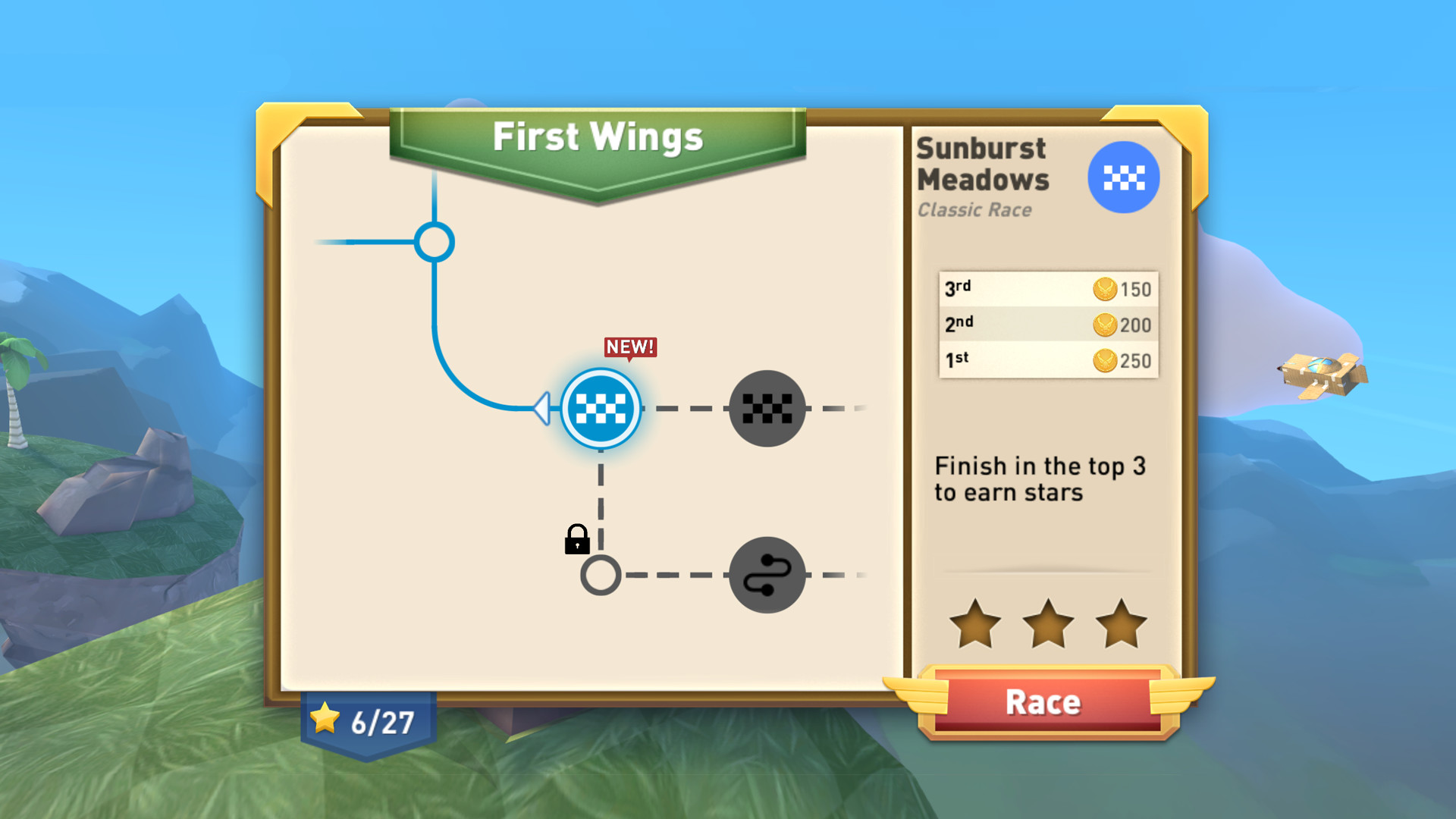Click the blue arrow pointing at the node
Viewport: 1456px width, 819px height.
[x=541, y=408]
